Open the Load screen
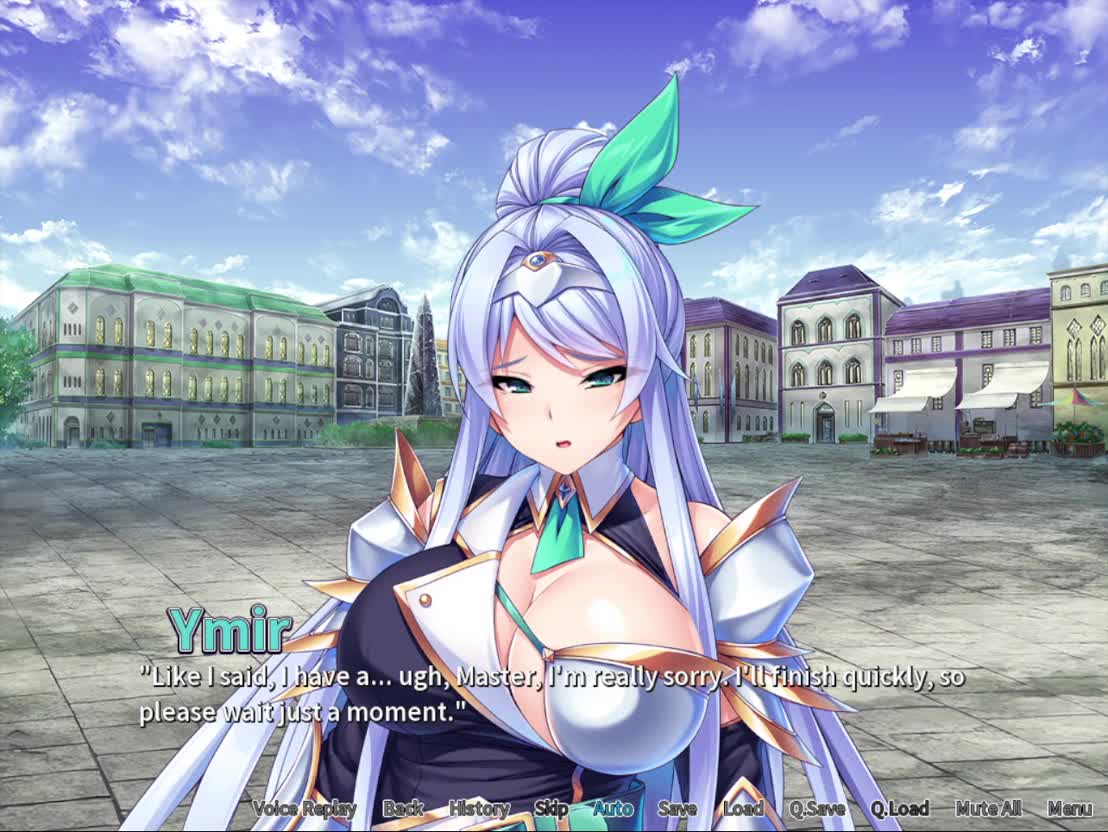 pyautogui.click(x=743, y=808)
